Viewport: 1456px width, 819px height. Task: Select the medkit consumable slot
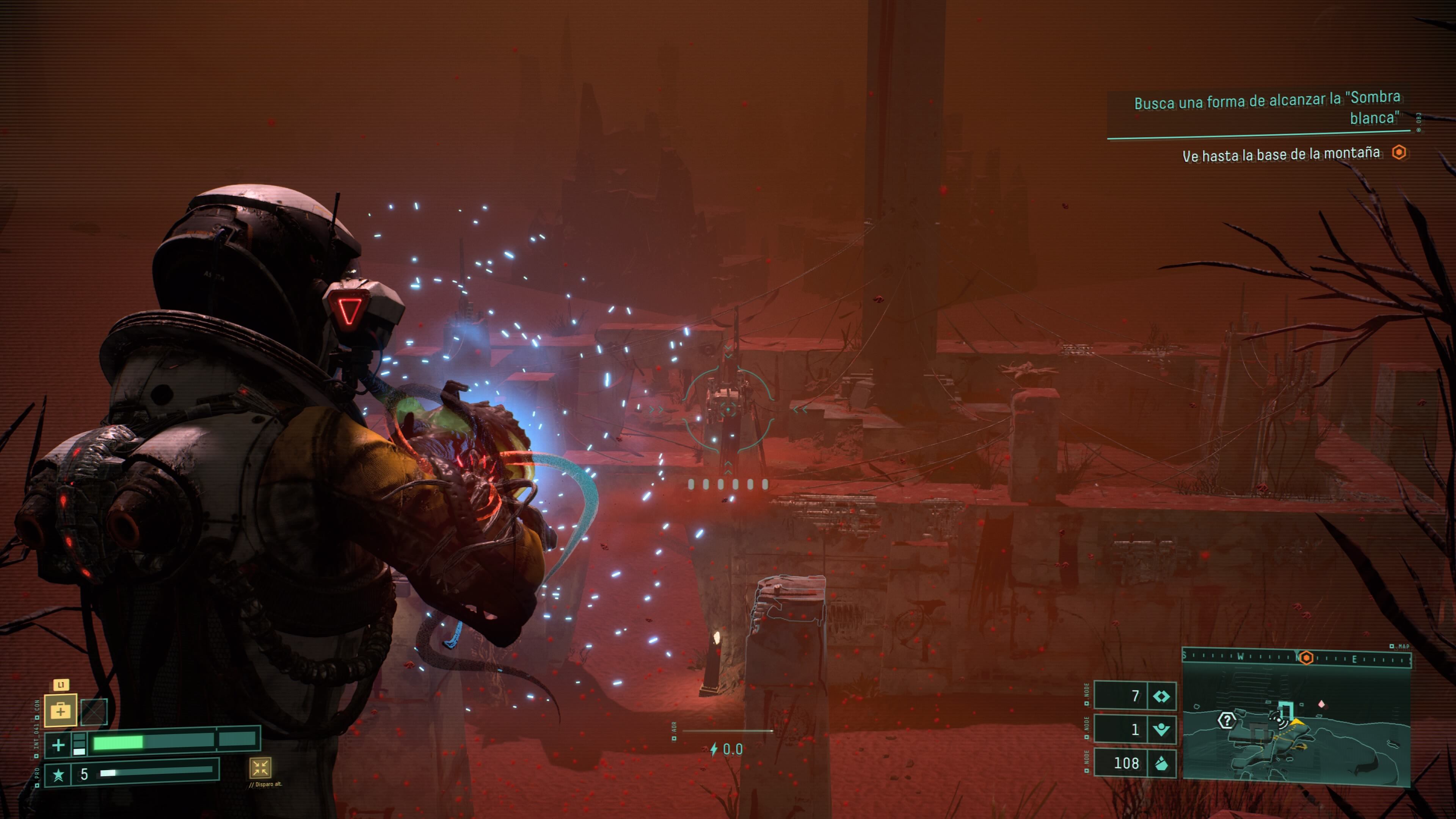click(61, 711)
